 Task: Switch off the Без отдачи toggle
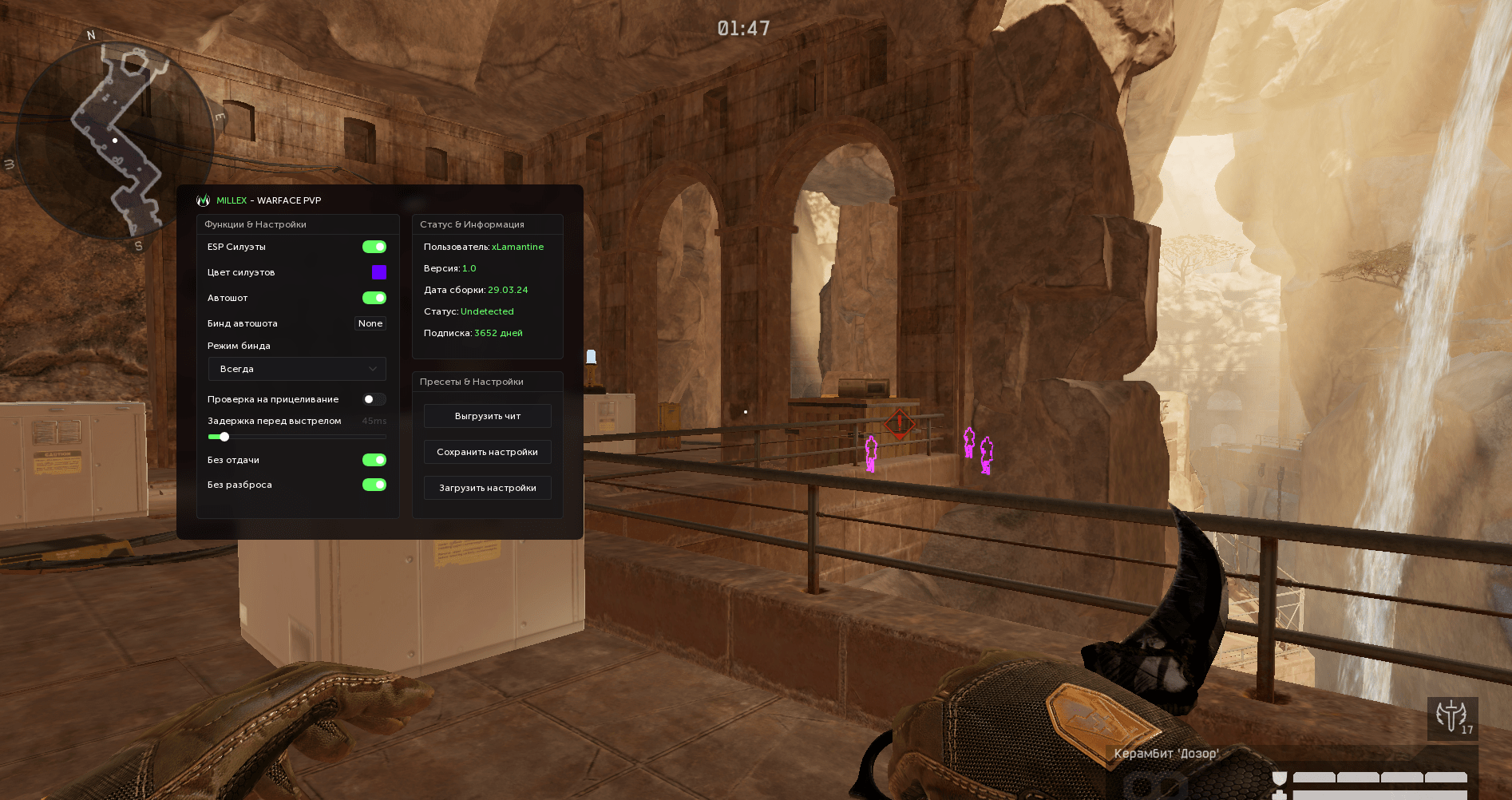click(374, 460)
